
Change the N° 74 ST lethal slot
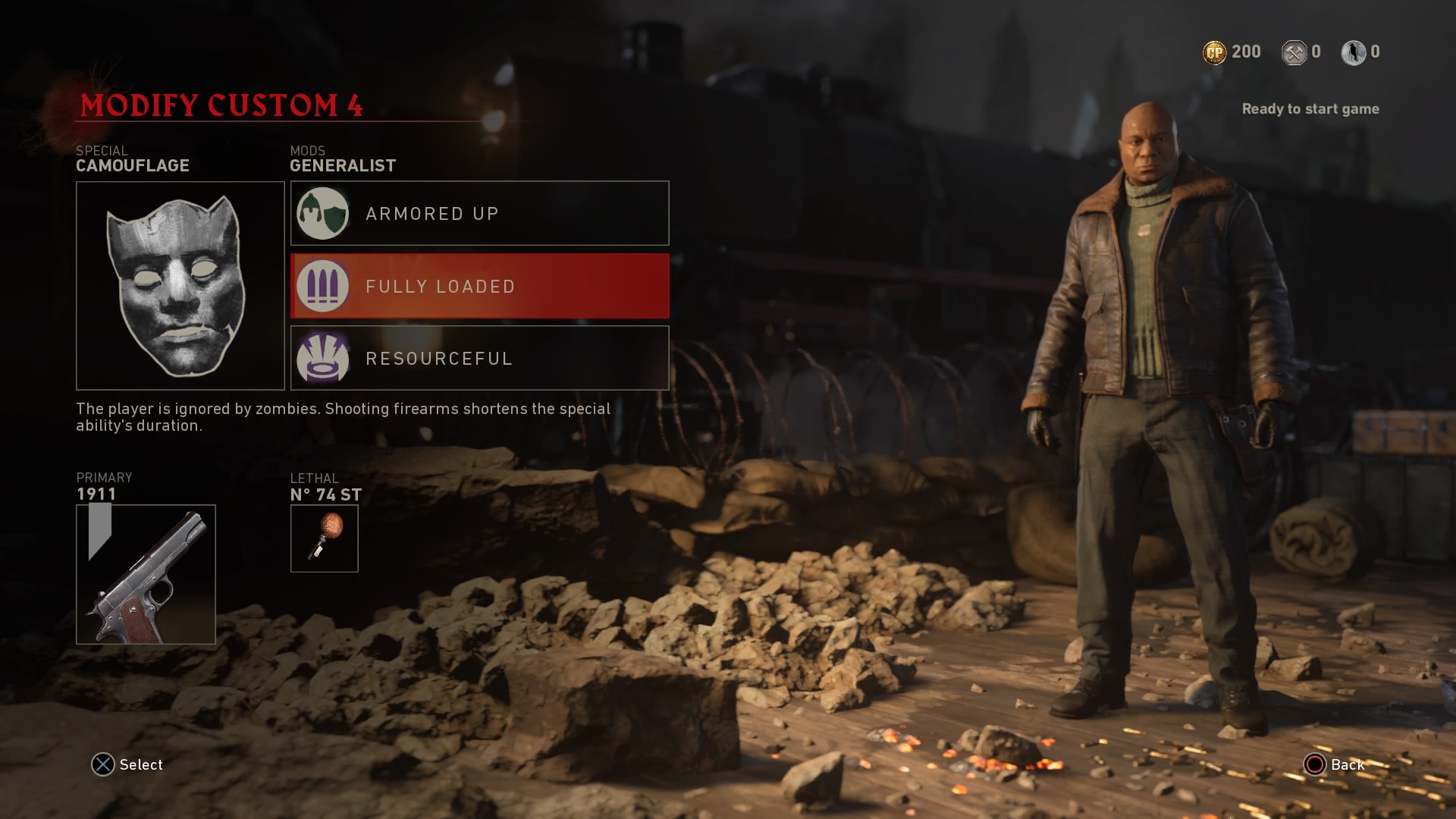(324, 538)
